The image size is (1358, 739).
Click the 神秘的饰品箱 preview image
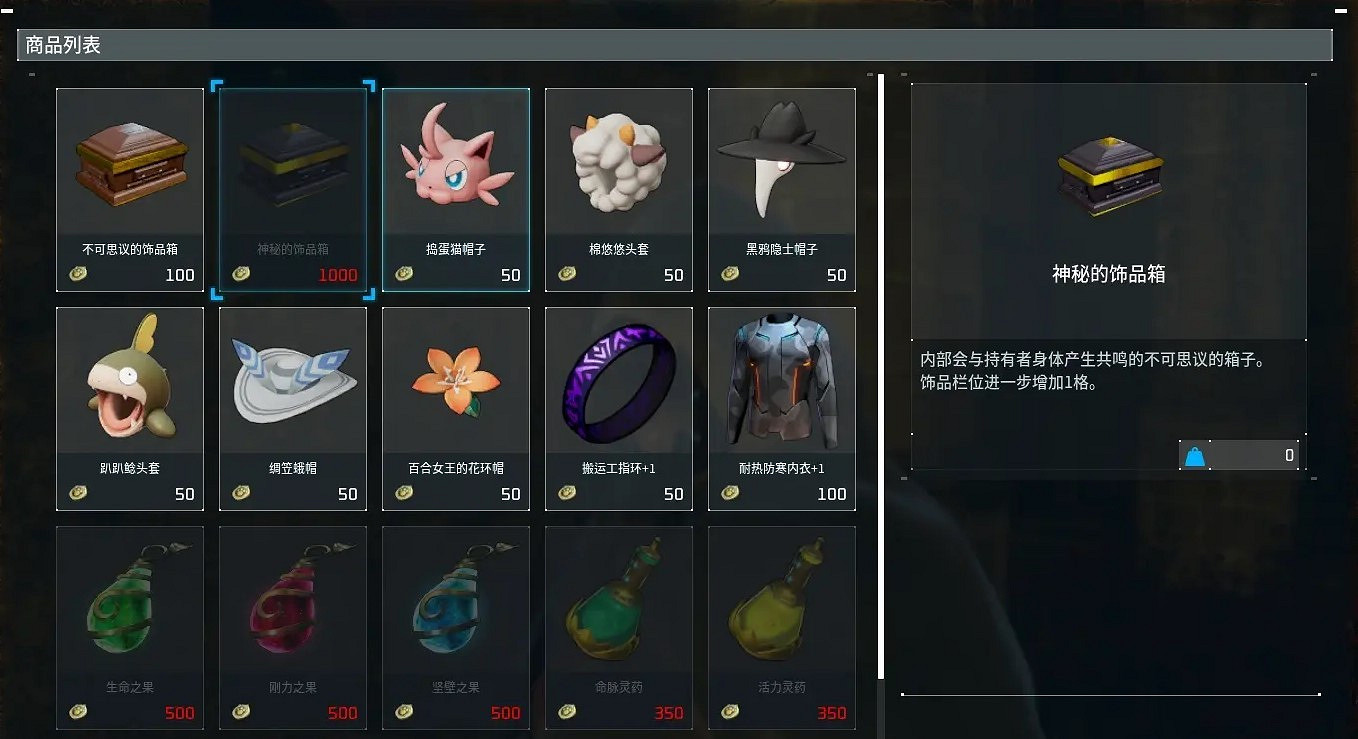pos(1109,180)
